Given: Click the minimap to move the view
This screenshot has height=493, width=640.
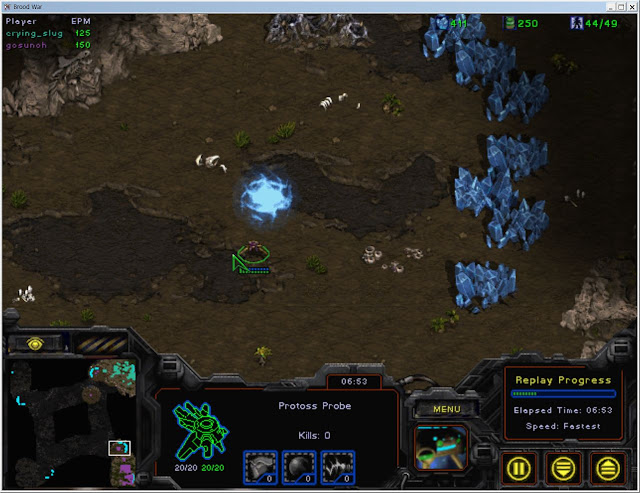Looking at the screenshot, I should [70, 420].
